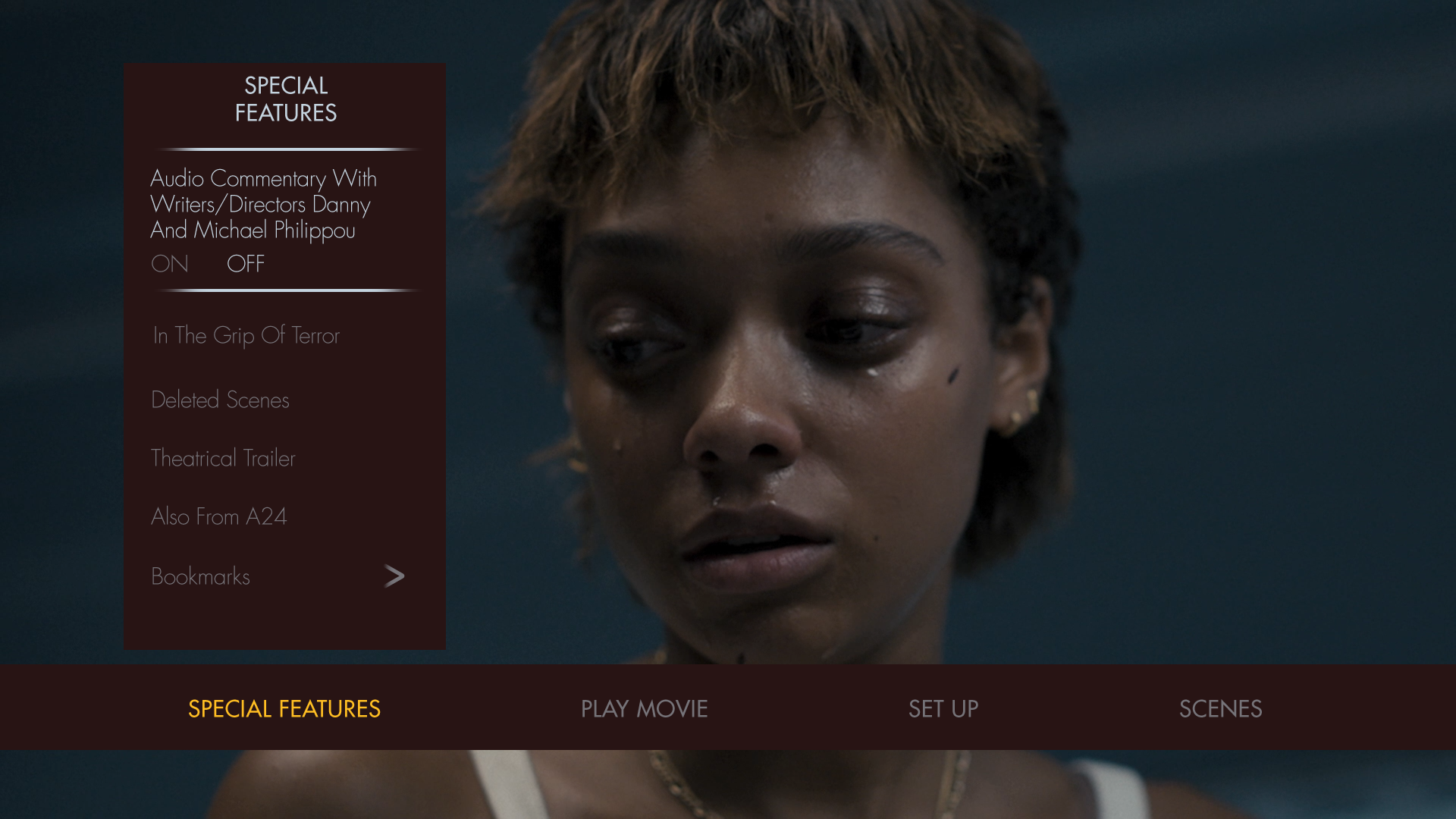Go to Scenes selection
The image size is (1456, 819).
click(x=1220, y=708)
